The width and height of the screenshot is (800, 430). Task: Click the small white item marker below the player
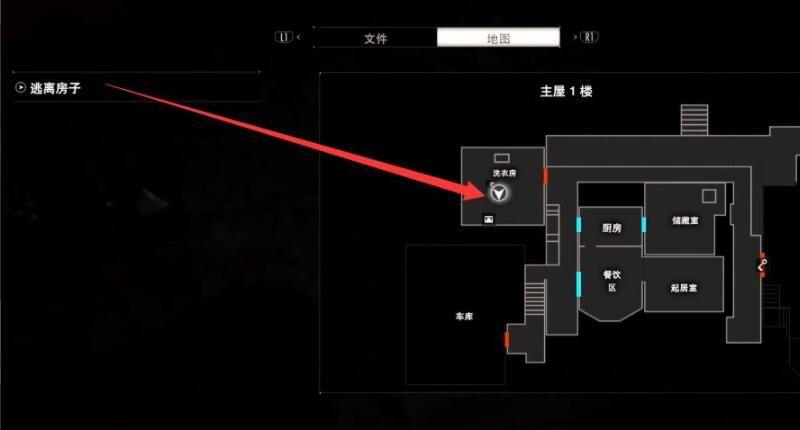click(489, 218)
